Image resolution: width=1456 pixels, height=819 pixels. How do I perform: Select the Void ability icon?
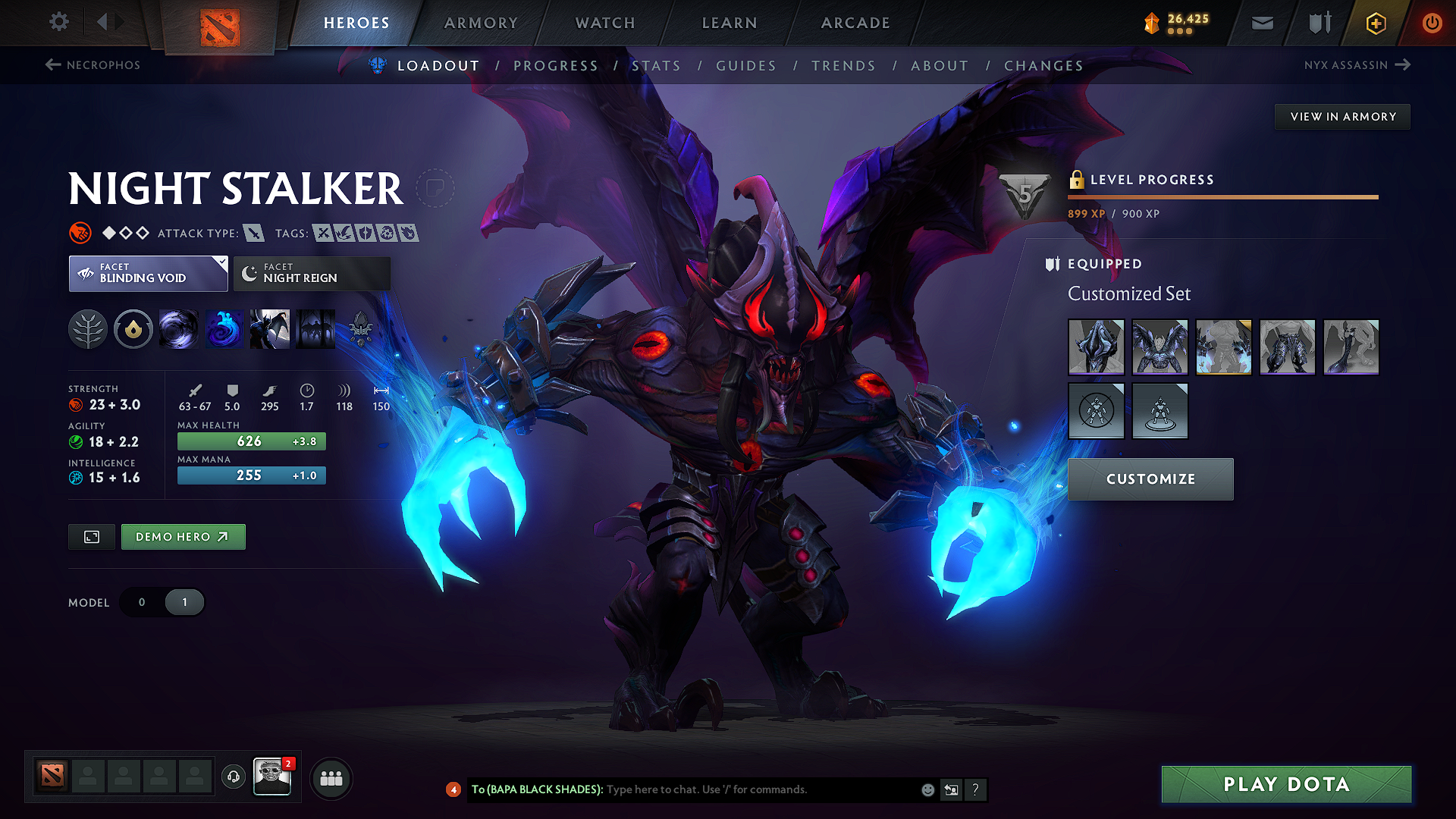pyautogui.click(x=179, y=329)
